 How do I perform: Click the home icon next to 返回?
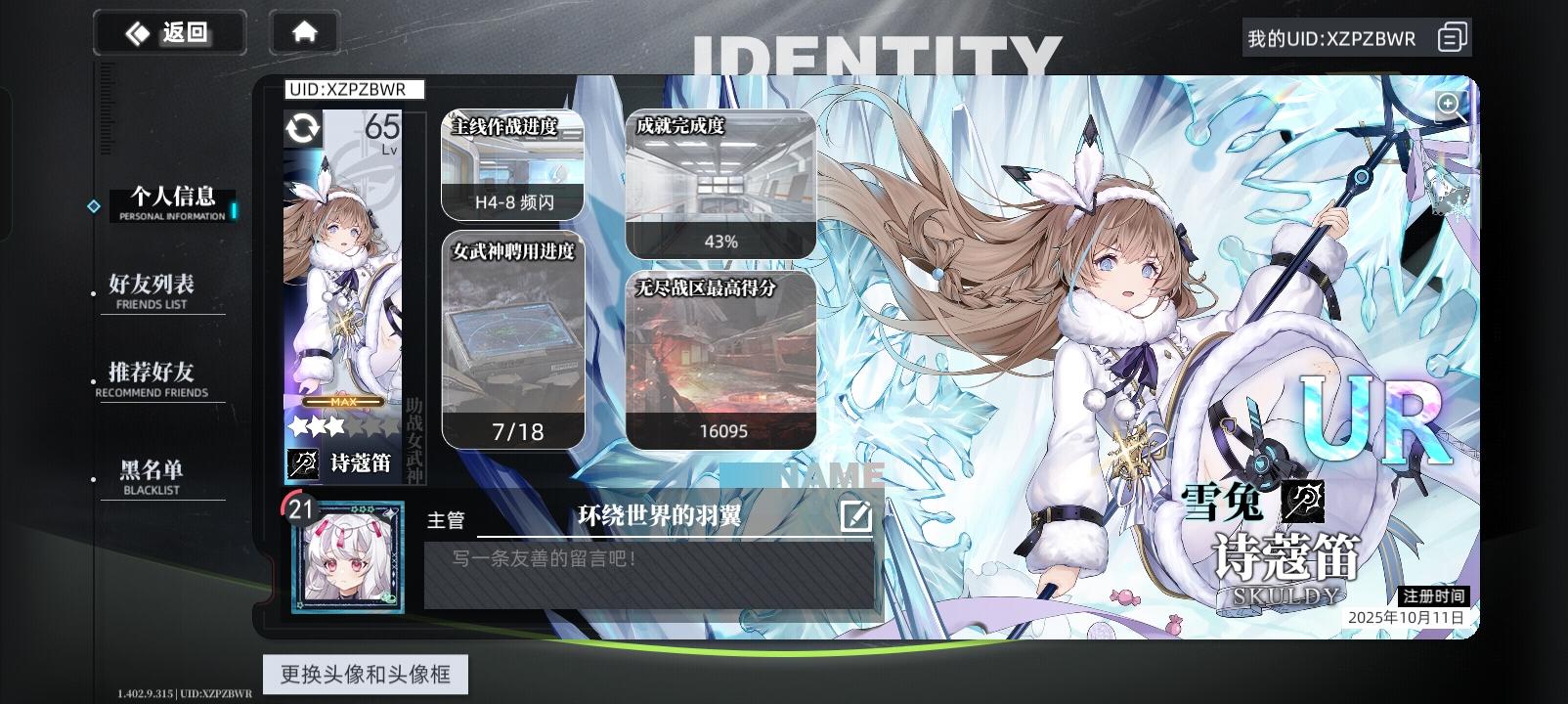(303, 31)
